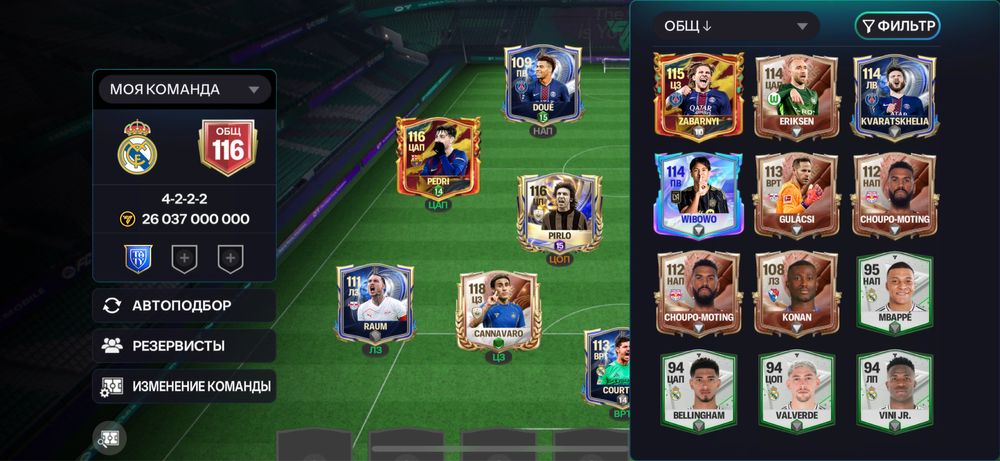Open the ФИЛЬТР filter
This screenshot has width=1000, height=461.
tap(897, 26)
